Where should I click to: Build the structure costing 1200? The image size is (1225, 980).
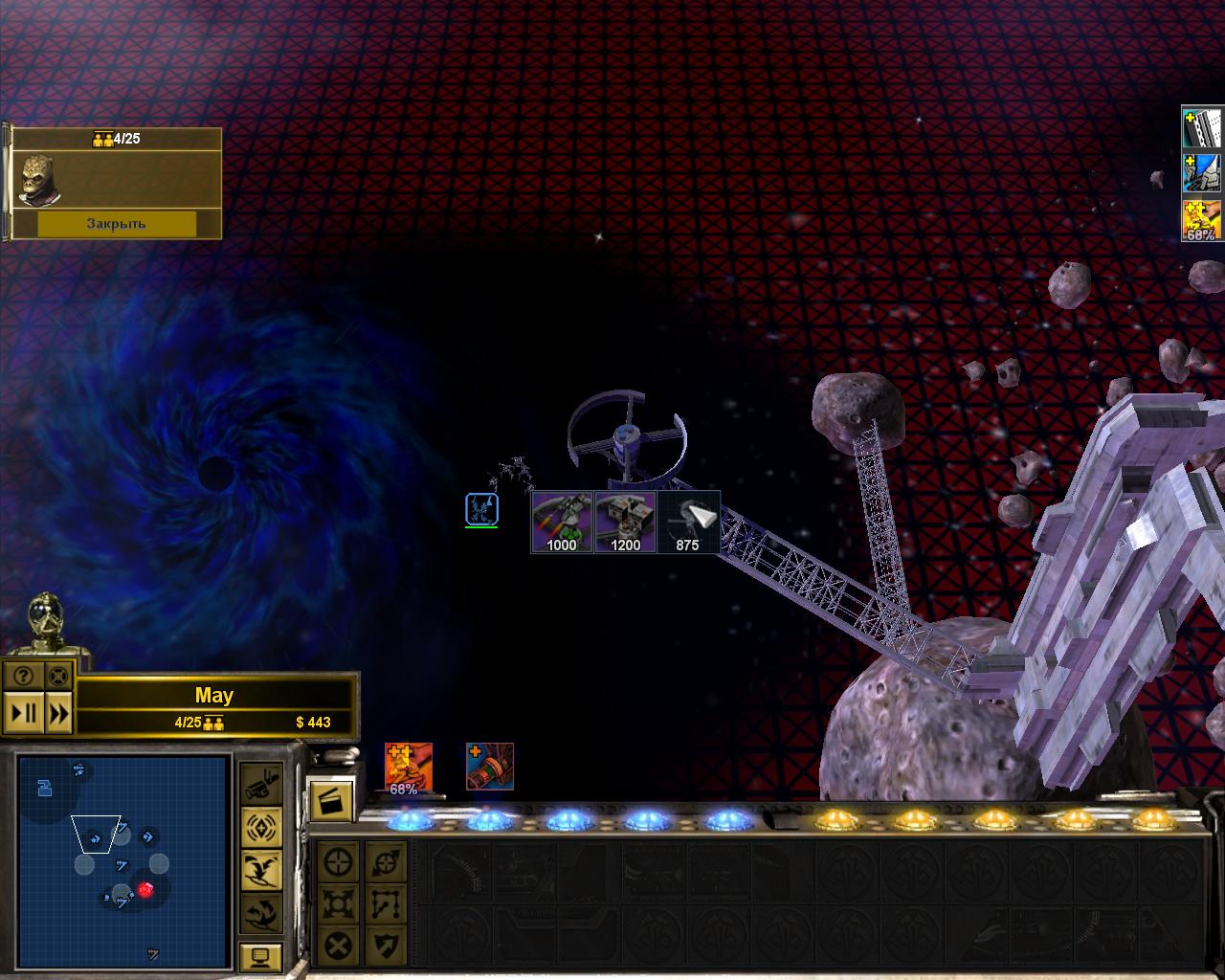click(626, 522)
